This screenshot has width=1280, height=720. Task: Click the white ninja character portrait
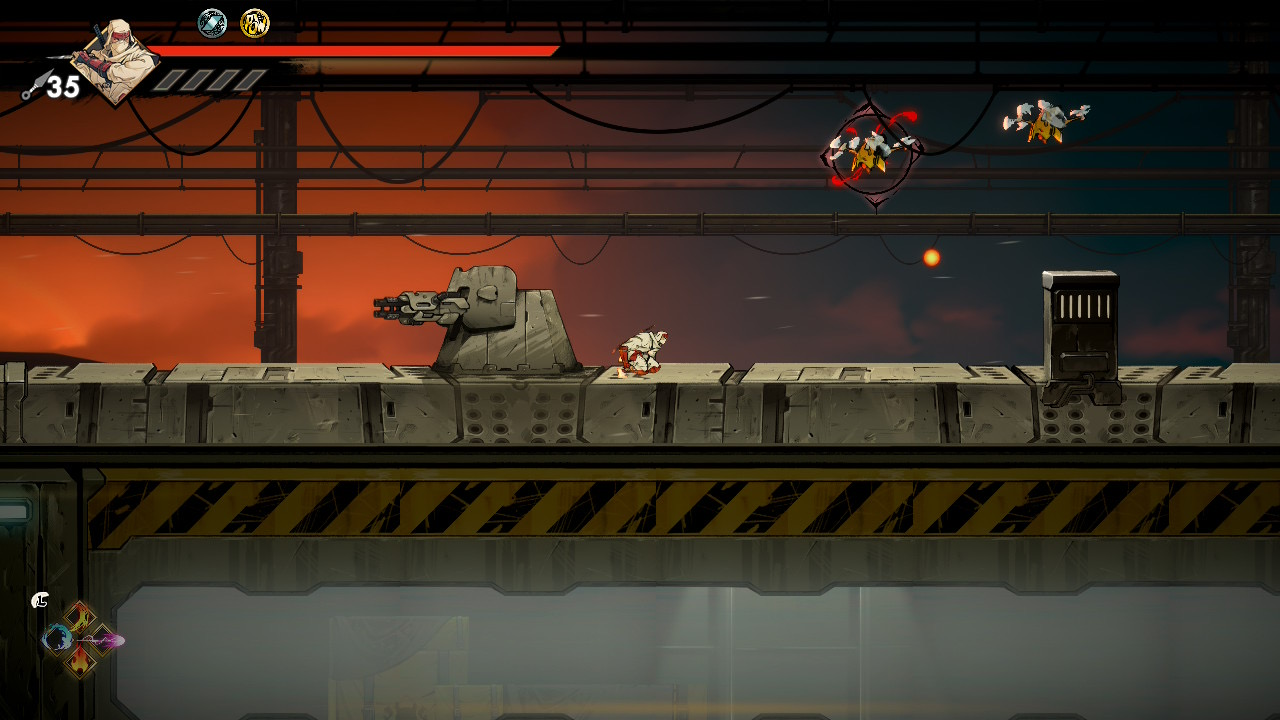[x=117, y=60]
